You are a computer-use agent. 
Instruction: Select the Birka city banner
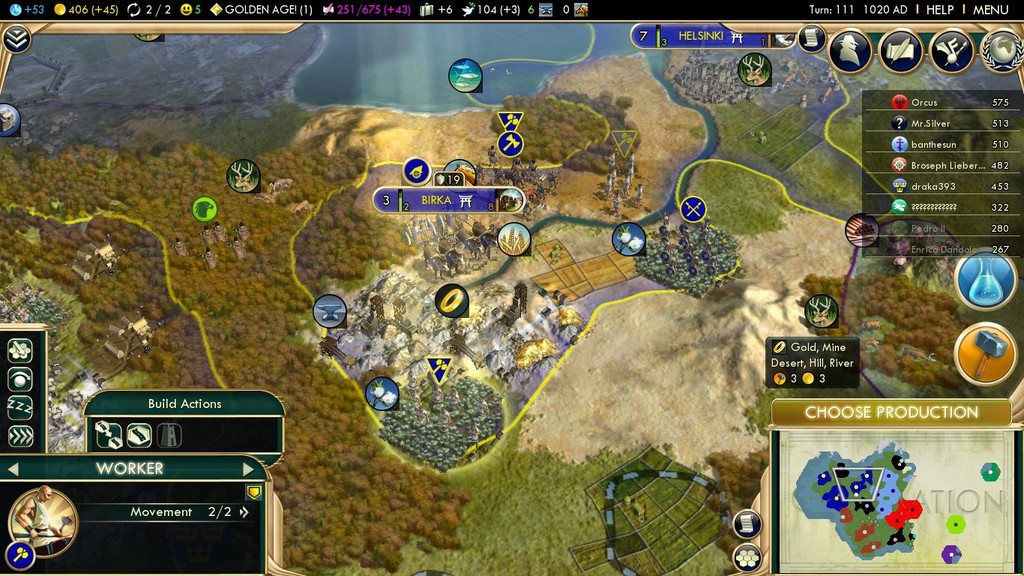tap(437, 200)
